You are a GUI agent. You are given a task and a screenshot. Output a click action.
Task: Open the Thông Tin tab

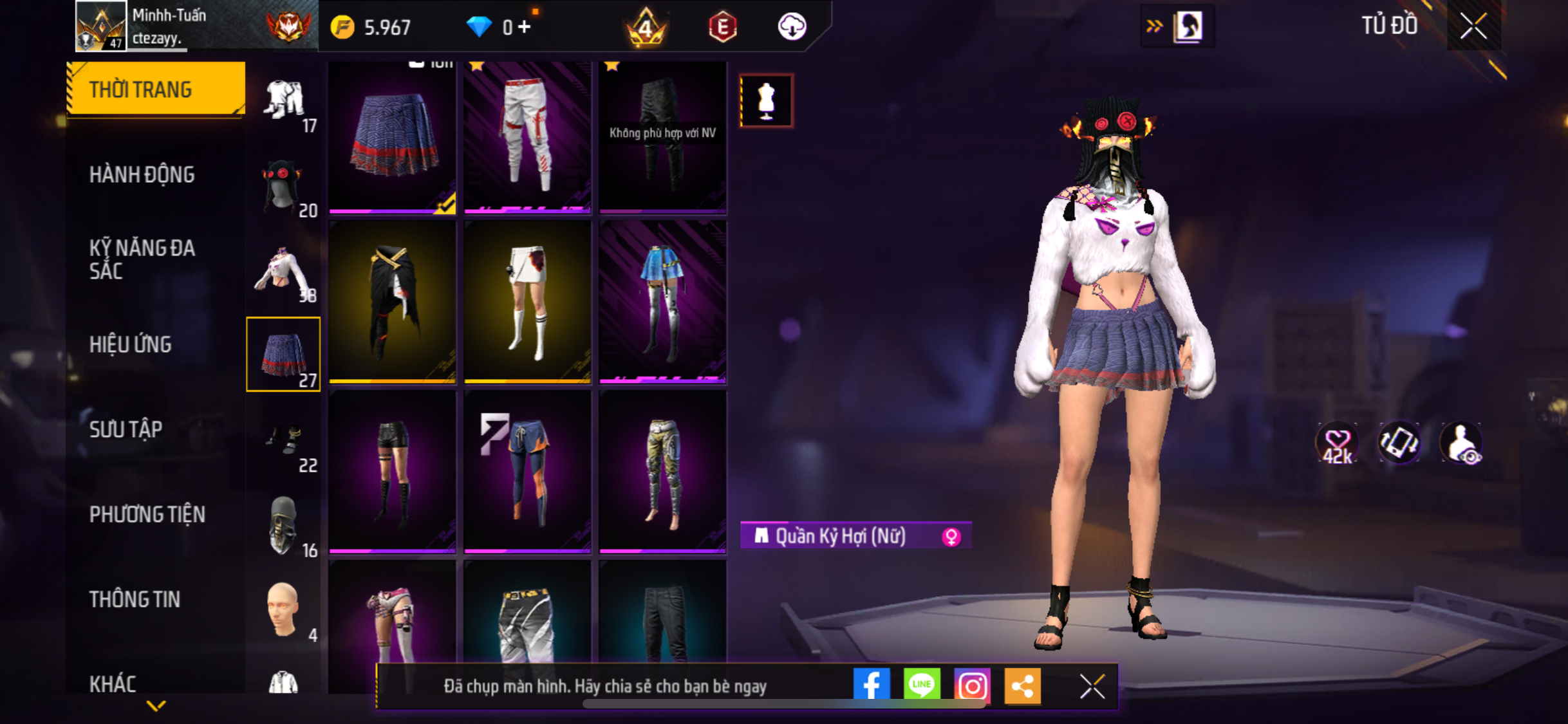tap(135, 599)
